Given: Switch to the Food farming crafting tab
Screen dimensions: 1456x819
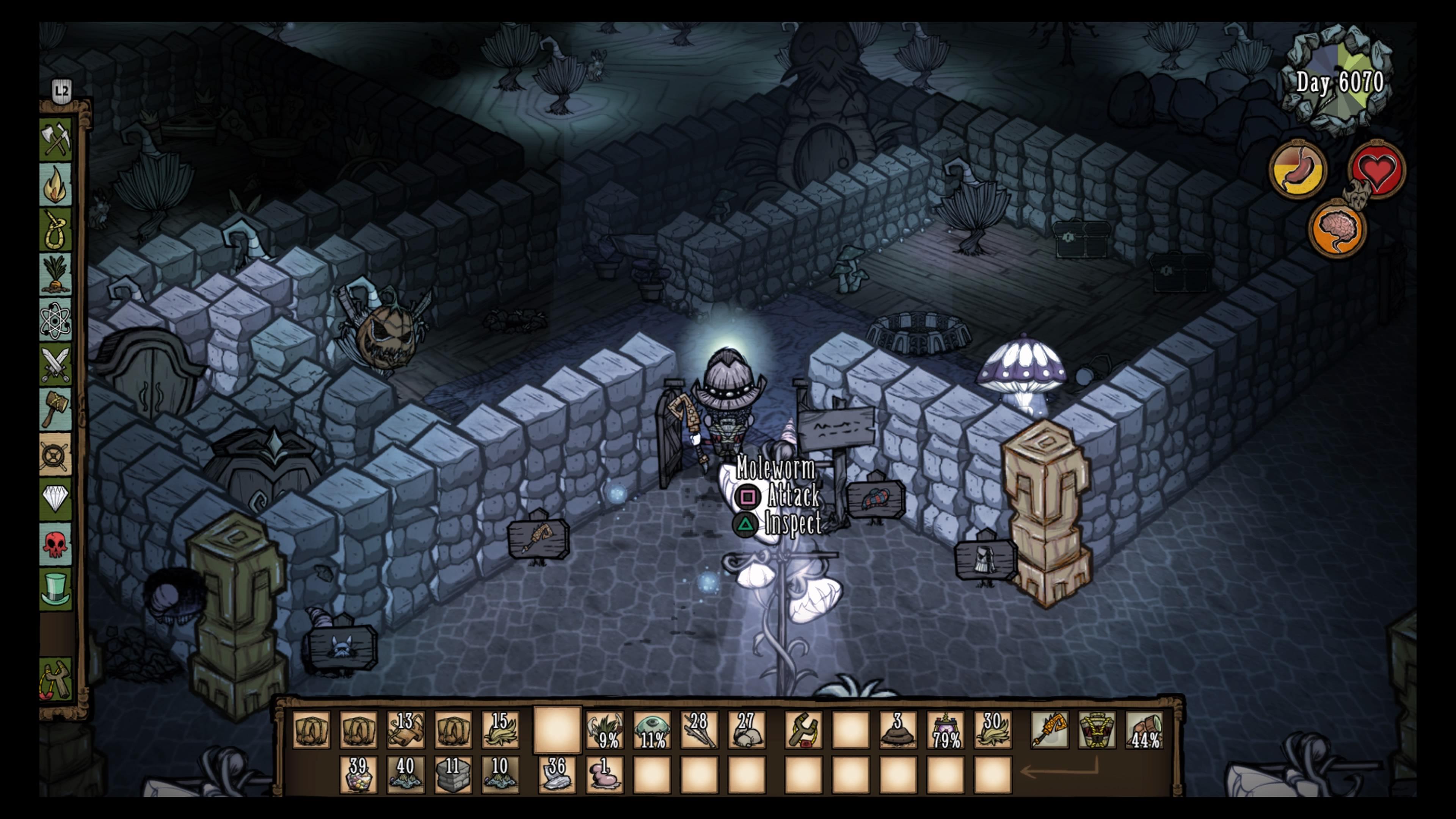Looking at the screenshot, I should coord(56,275).
